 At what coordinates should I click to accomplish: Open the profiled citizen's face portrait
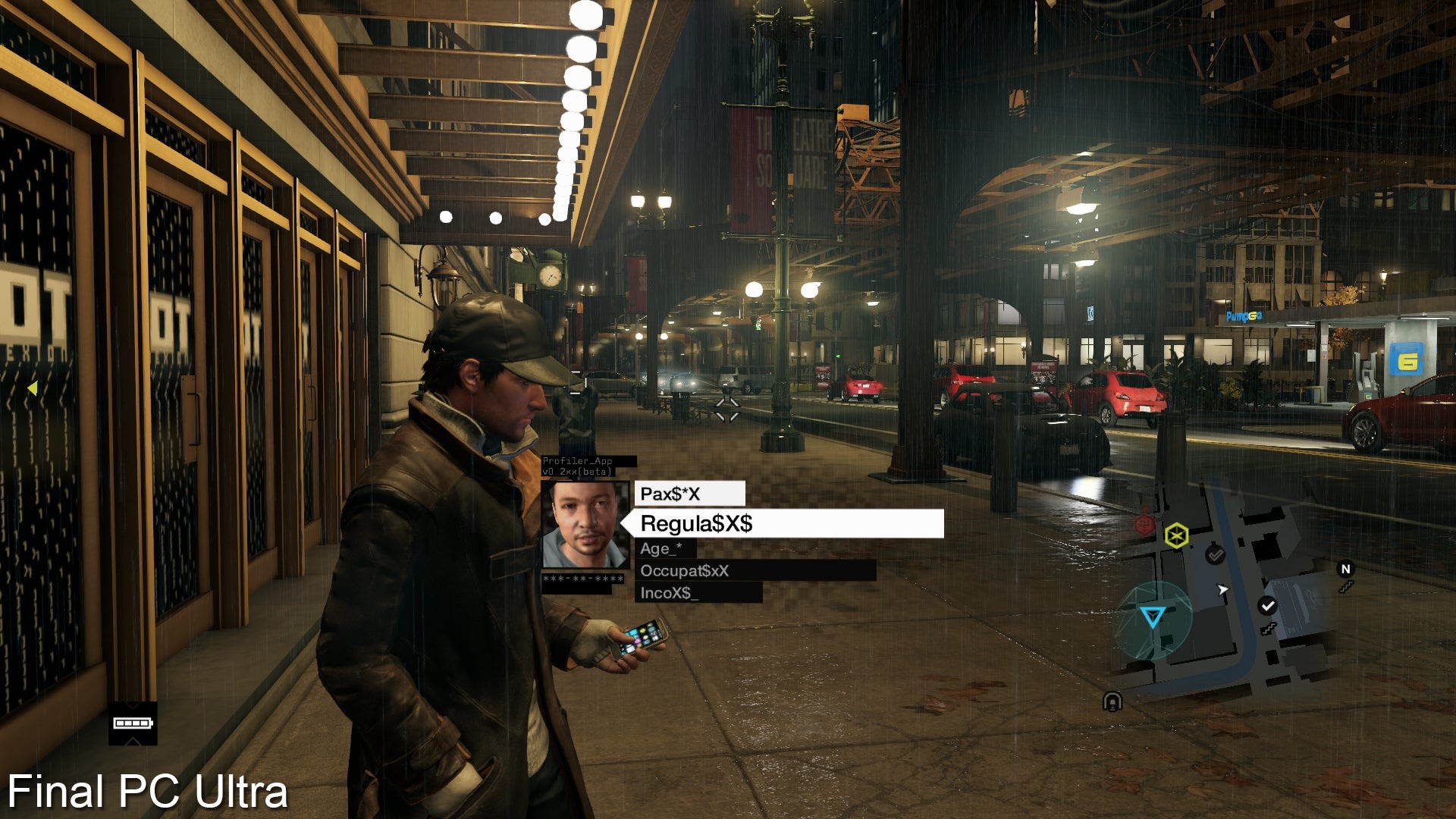(x=585, y=525)
